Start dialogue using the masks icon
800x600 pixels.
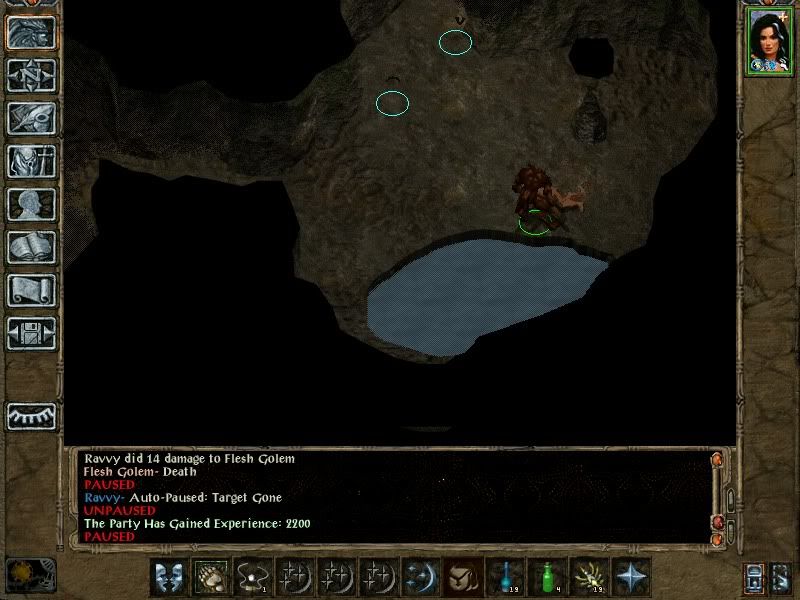tap(169, 576)
